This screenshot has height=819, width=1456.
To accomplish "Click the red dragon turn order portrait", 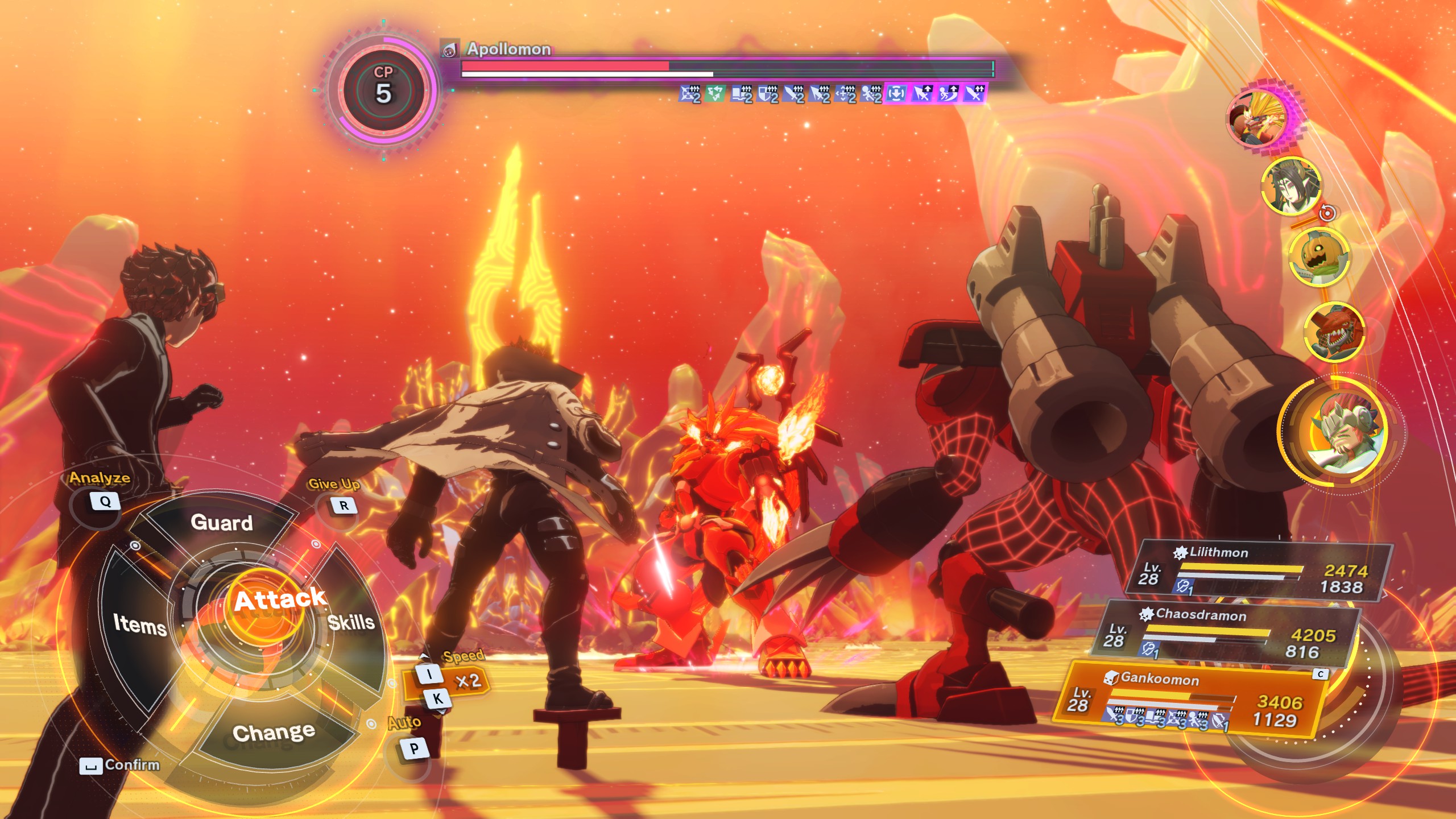I will pyautogui.click(x=1333, y=332).
